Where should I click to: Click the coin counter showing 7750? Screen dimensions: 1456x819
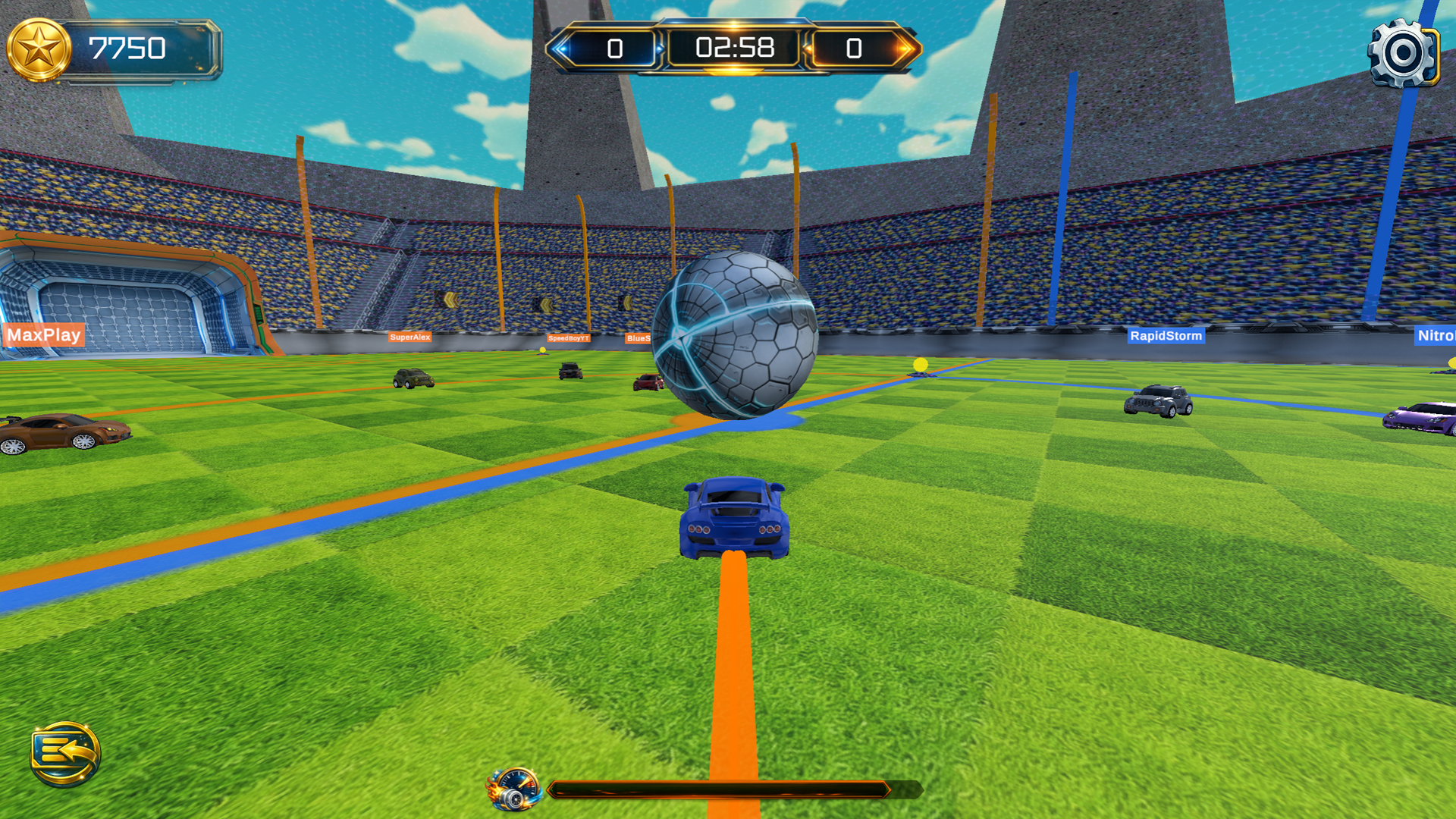click(129, 49)
